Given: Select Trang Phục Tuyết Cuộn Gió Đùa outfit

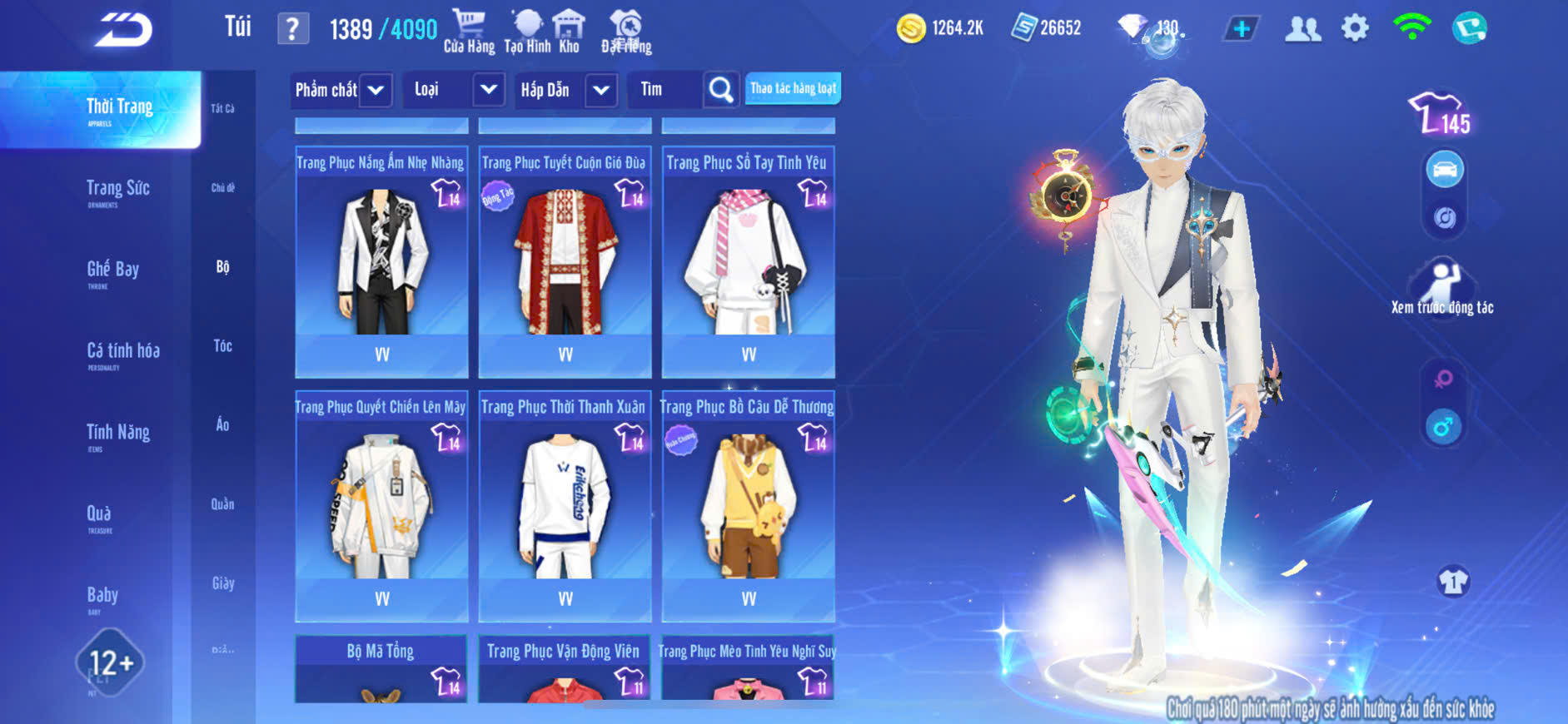Looking at the screenshot, I should click(565, 261).
